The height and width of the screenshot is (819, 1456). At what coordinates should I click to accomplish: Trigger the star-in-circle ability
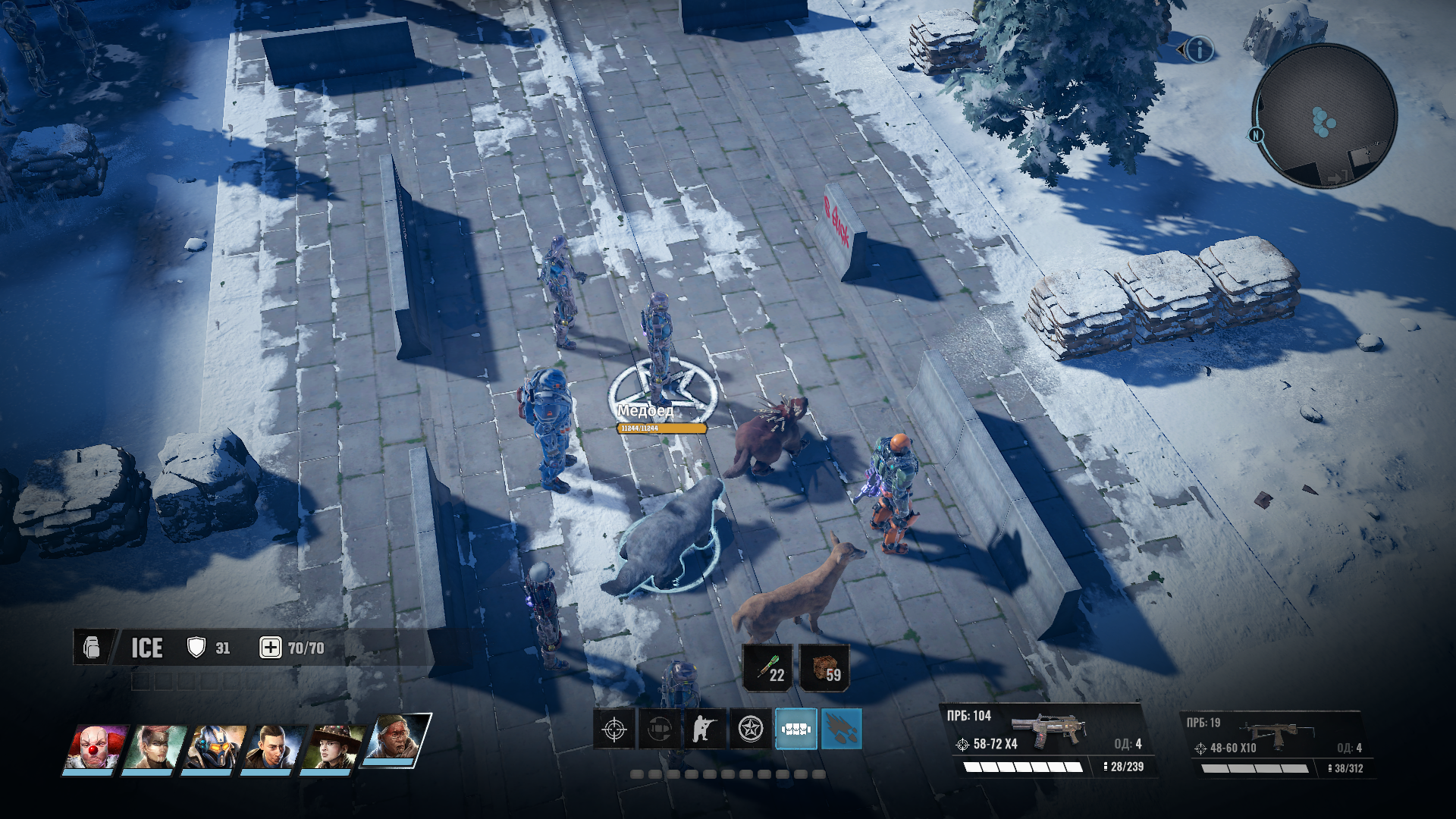point(750,730)
